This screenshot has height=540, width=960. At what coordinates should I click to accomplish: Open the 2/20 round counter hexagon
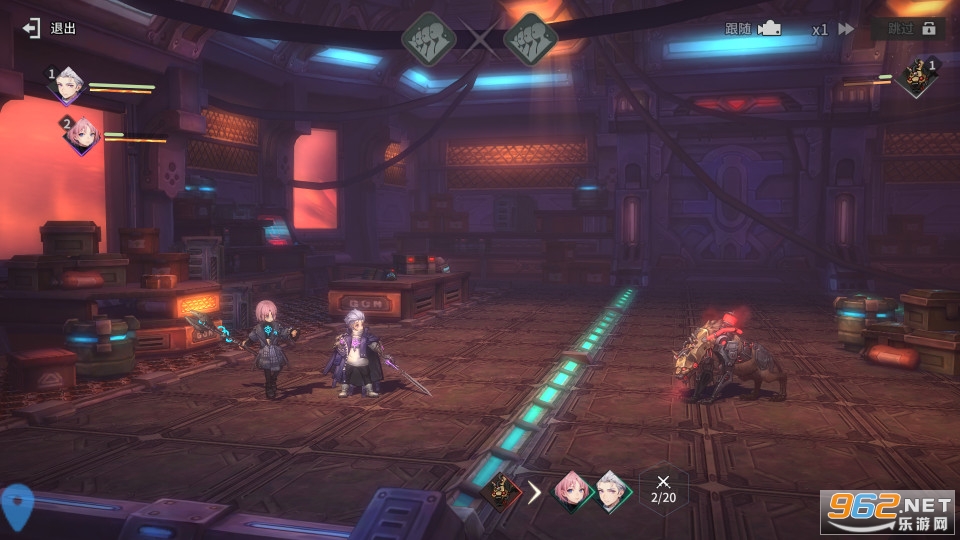(663, 489)
